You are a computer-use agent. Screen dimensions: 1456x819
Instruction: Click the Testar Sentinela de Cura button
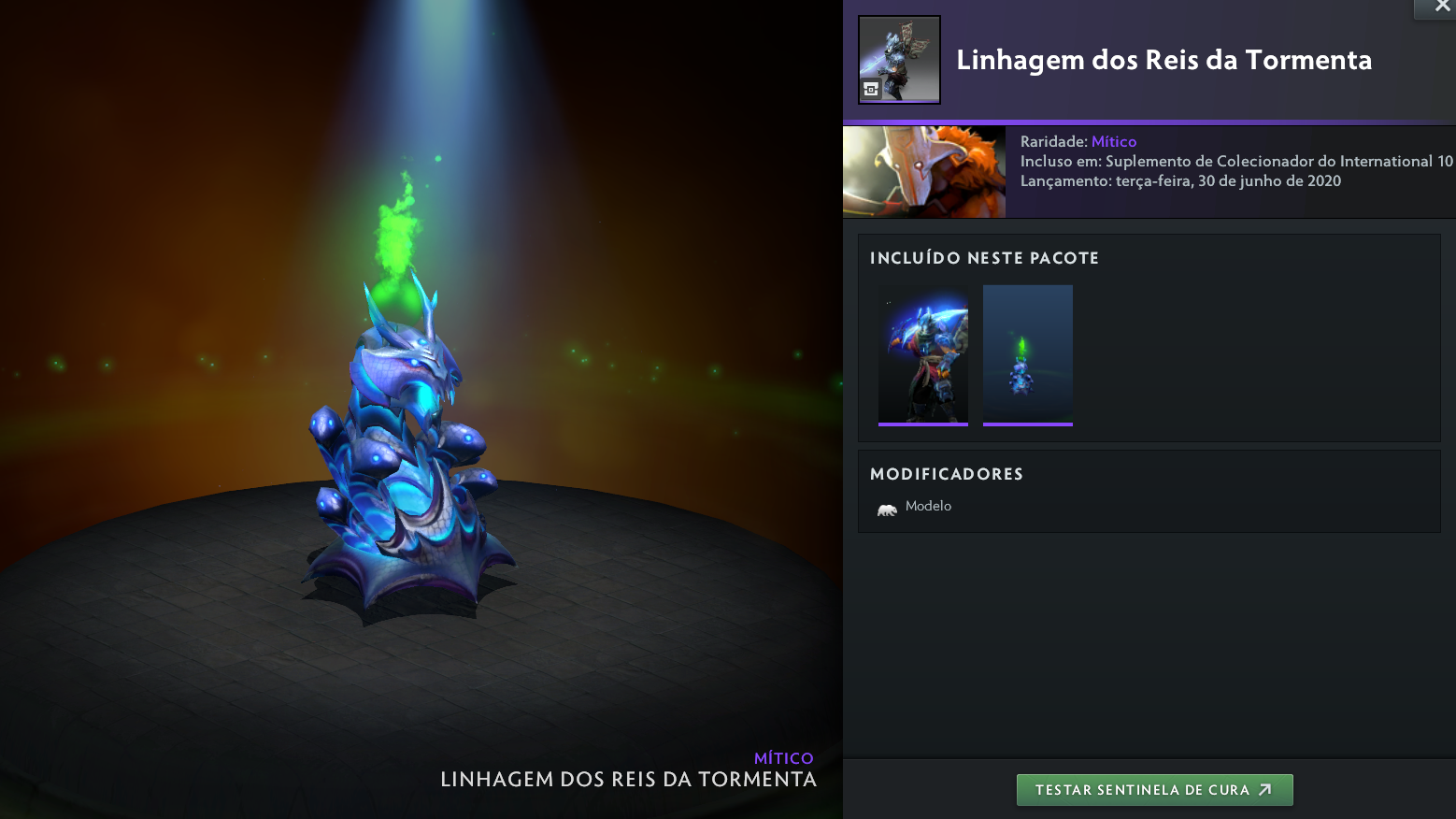click(x=1154, y=790)
